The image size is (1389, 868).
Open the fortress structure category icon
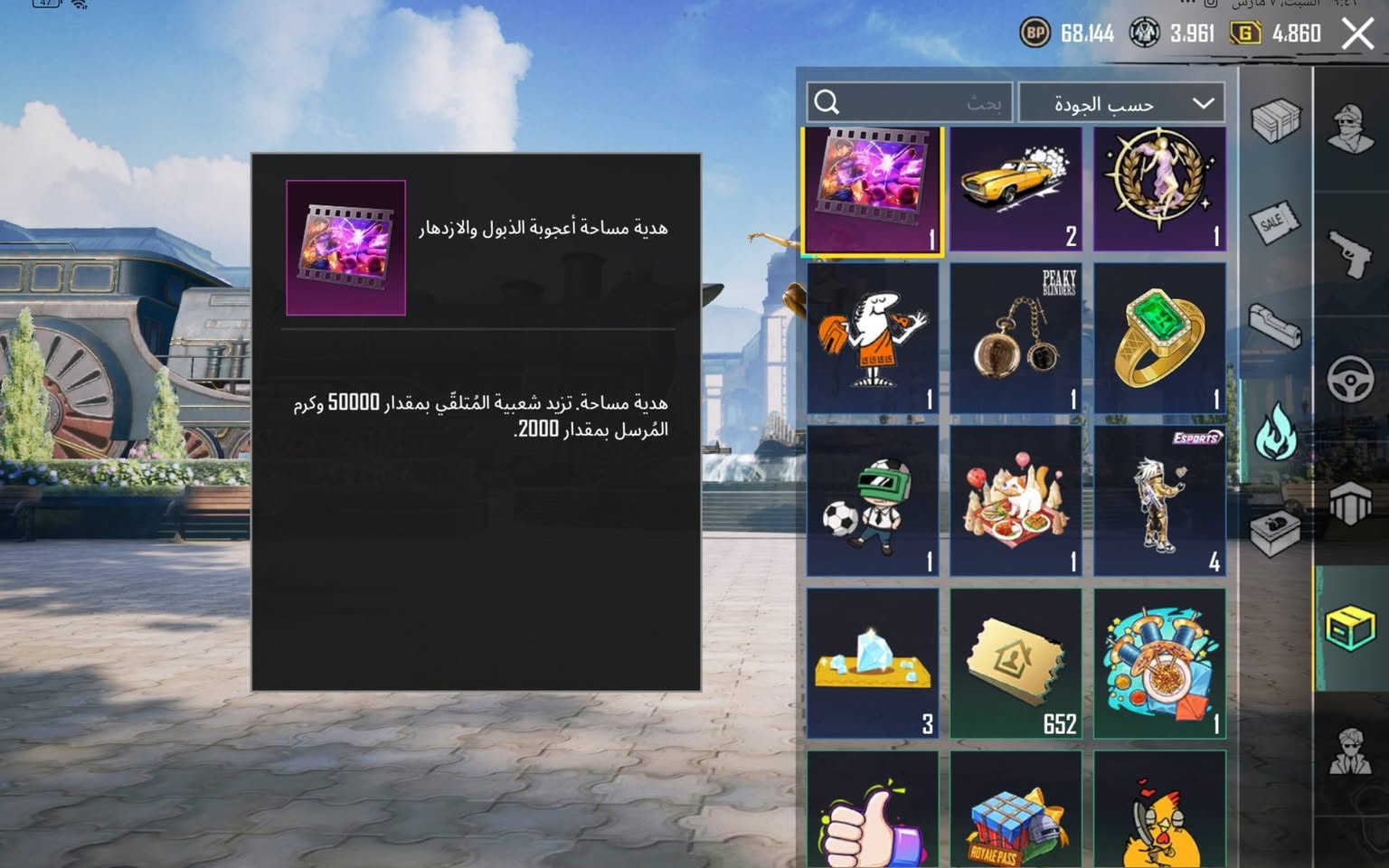click(1350, 502)
